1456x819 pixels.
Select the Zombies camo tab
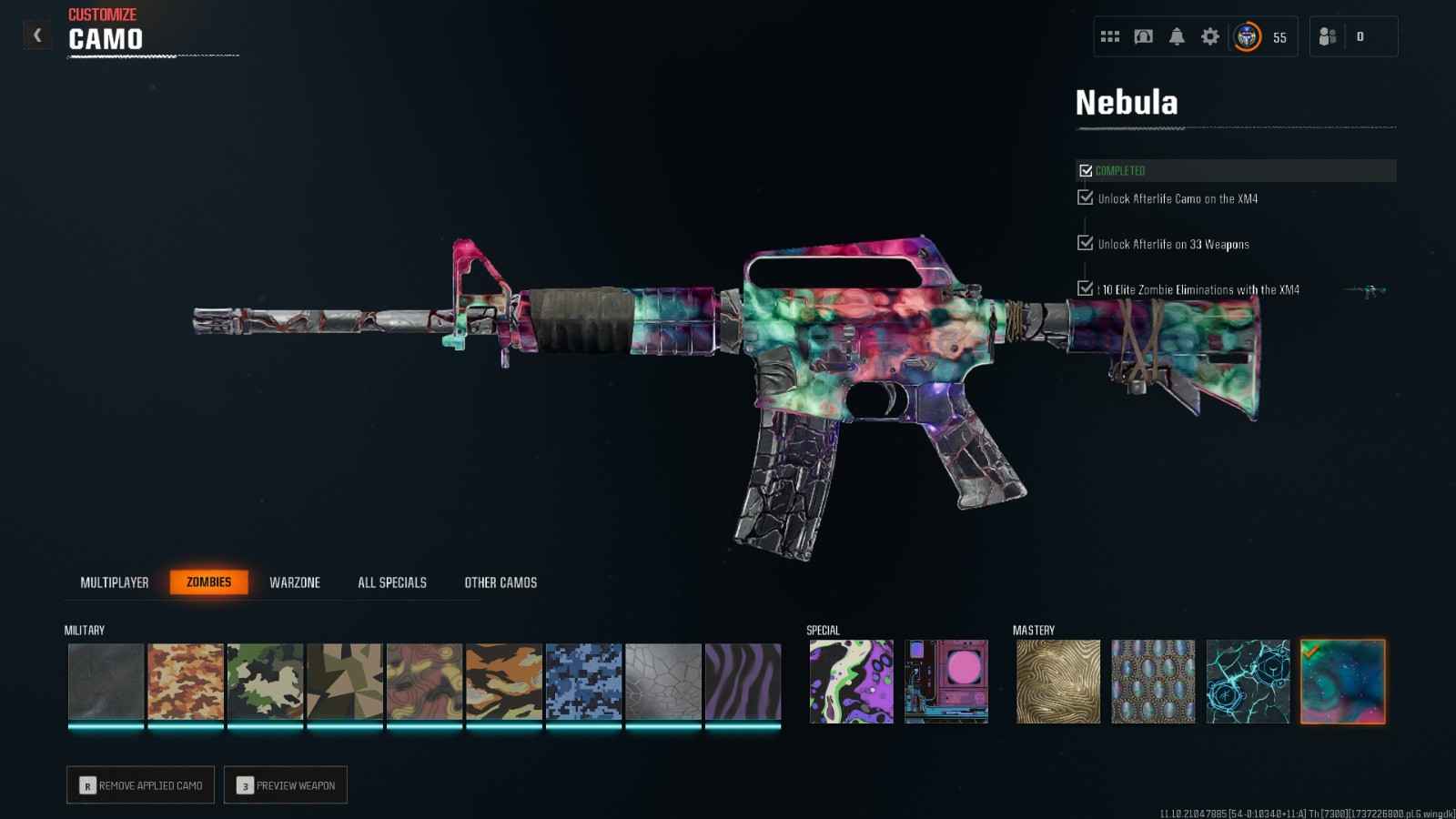208,582
